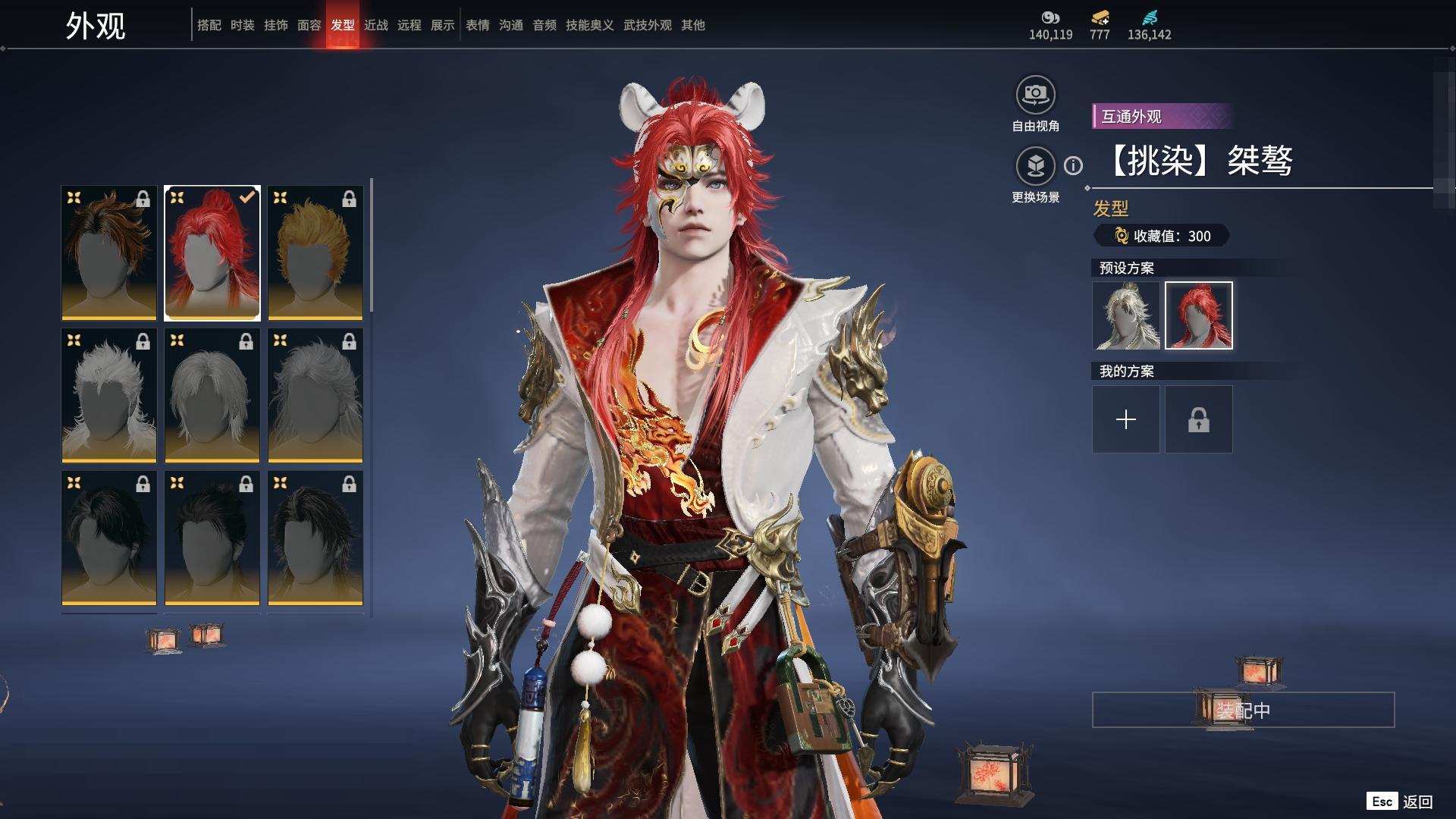Switch to the 远程 ranged tab

(409, 25)
